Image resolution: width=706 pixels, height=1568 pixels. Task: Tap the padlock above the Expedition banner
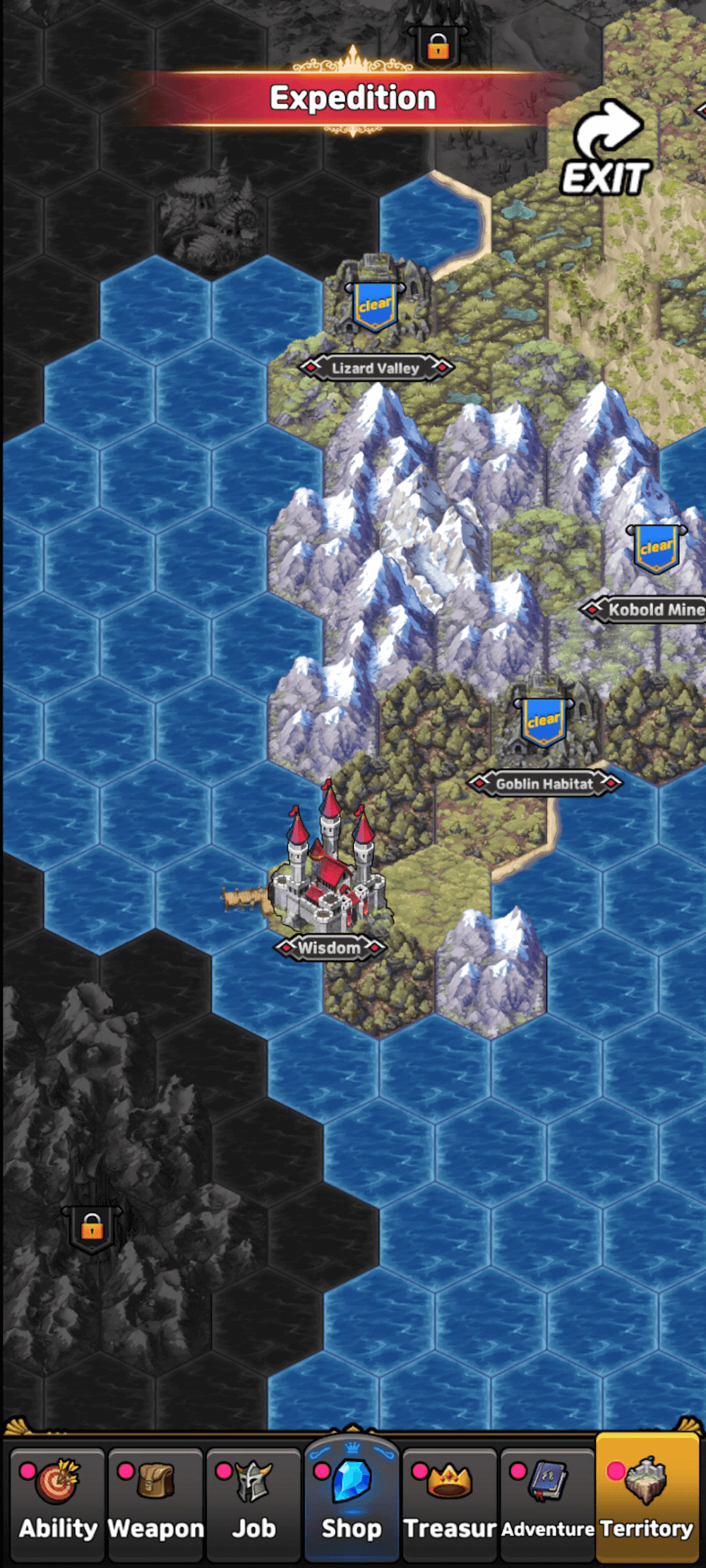coord(438,47)
